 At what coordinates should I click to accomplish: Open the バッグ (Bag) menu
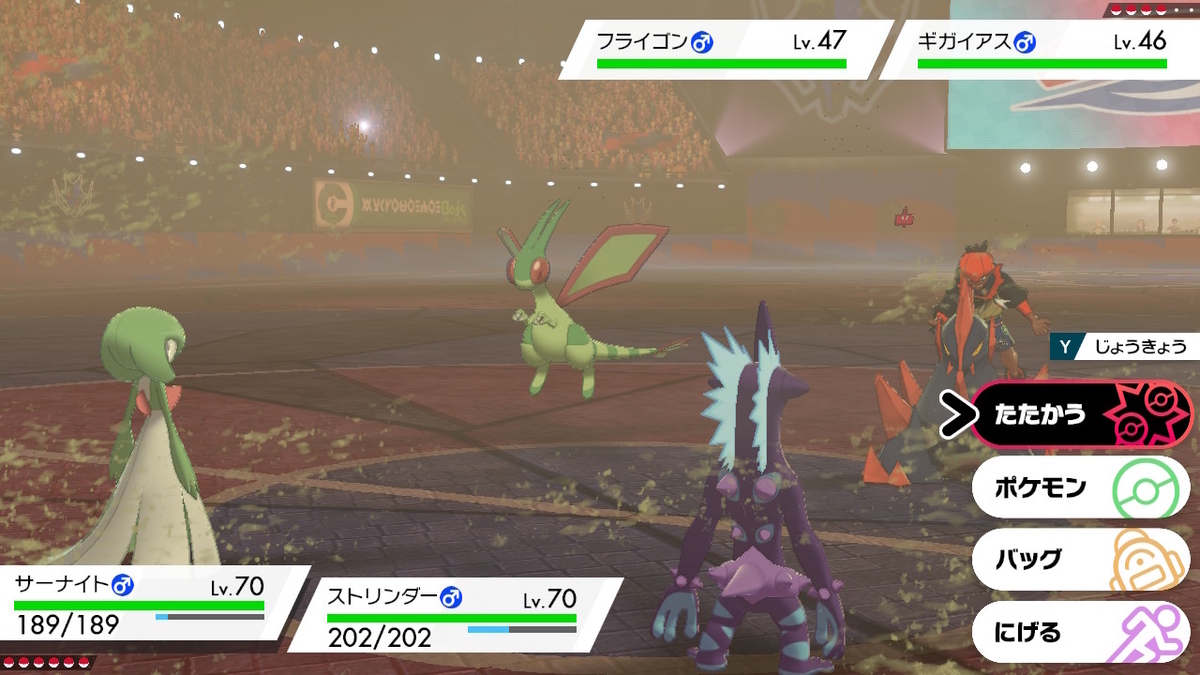point(1080,560)
